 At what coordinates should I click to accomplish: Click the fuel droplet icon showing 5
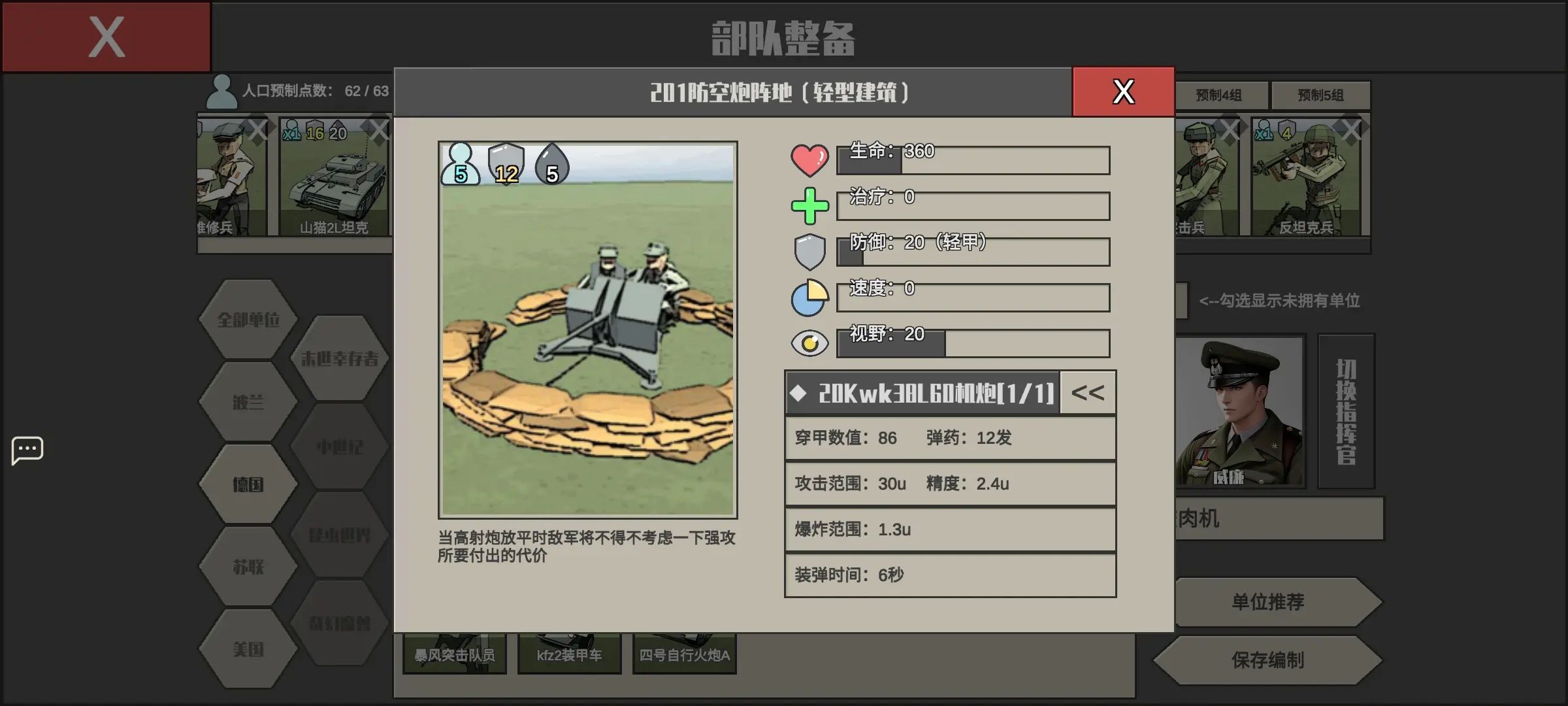point(551,165)
